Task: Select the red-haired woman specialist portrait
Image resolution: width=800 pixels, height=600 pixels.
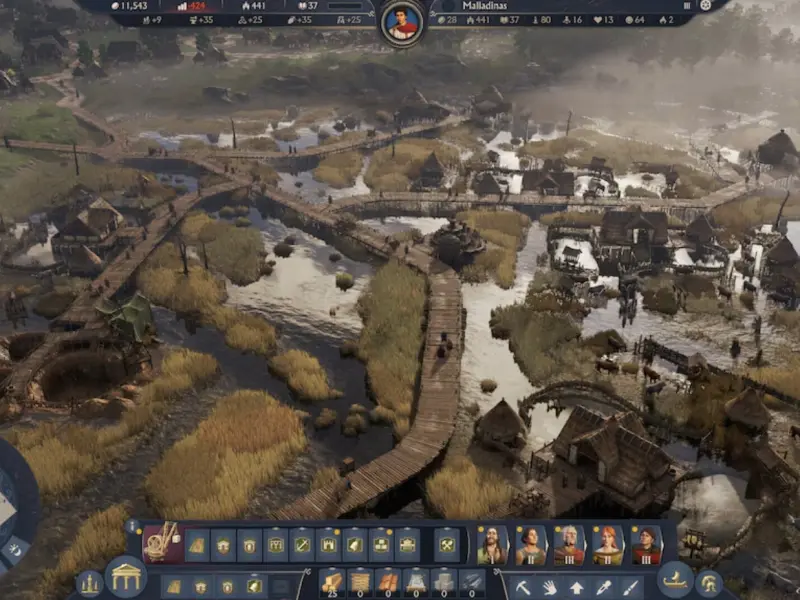Action: (x=607, y=545)
